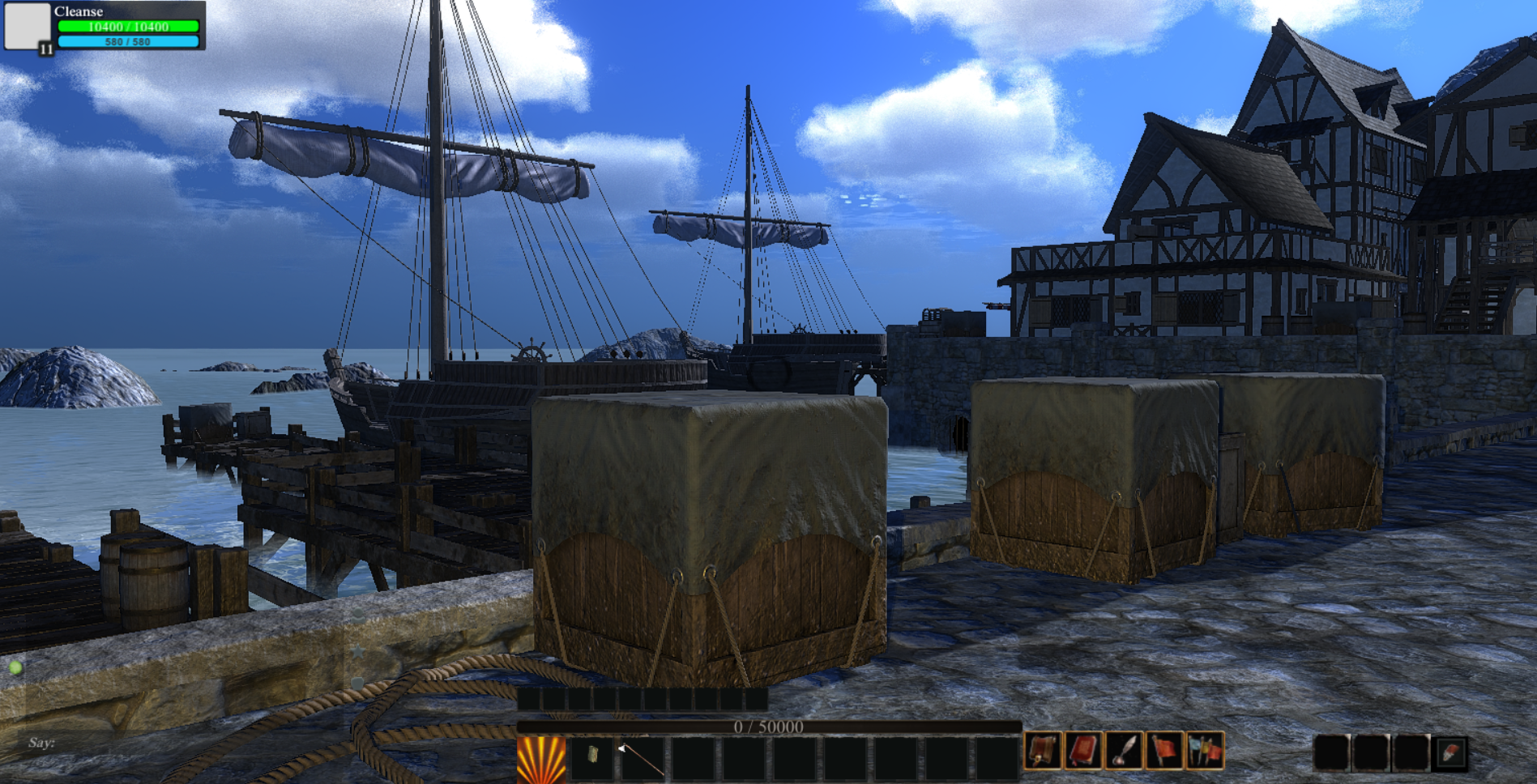Click the green dot chat indicator
Viewport: 1537px width, 784px height.
tap(15, 667)
